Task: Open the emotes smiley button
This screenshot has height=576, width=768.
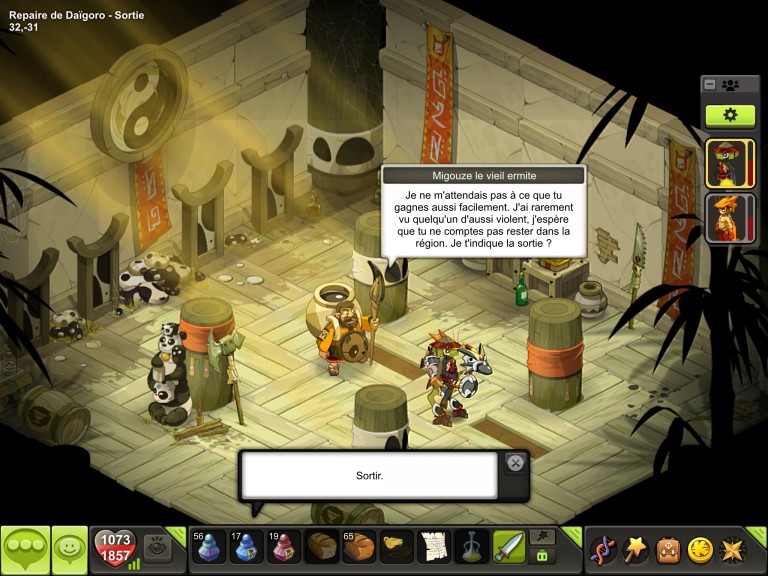Action: pos(70,549)
